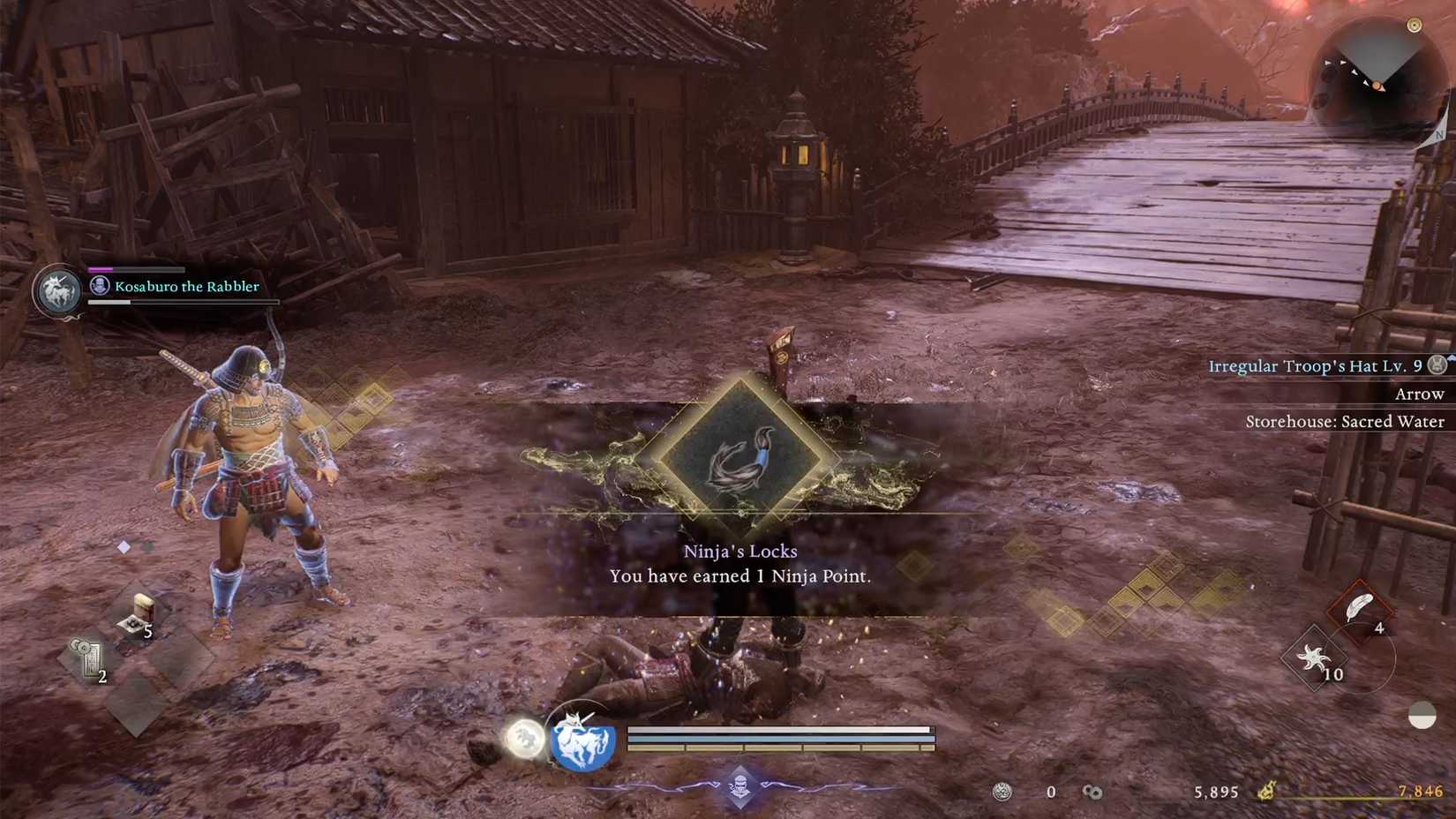Select the Arrow pickup entry

tap(1420, 394)
